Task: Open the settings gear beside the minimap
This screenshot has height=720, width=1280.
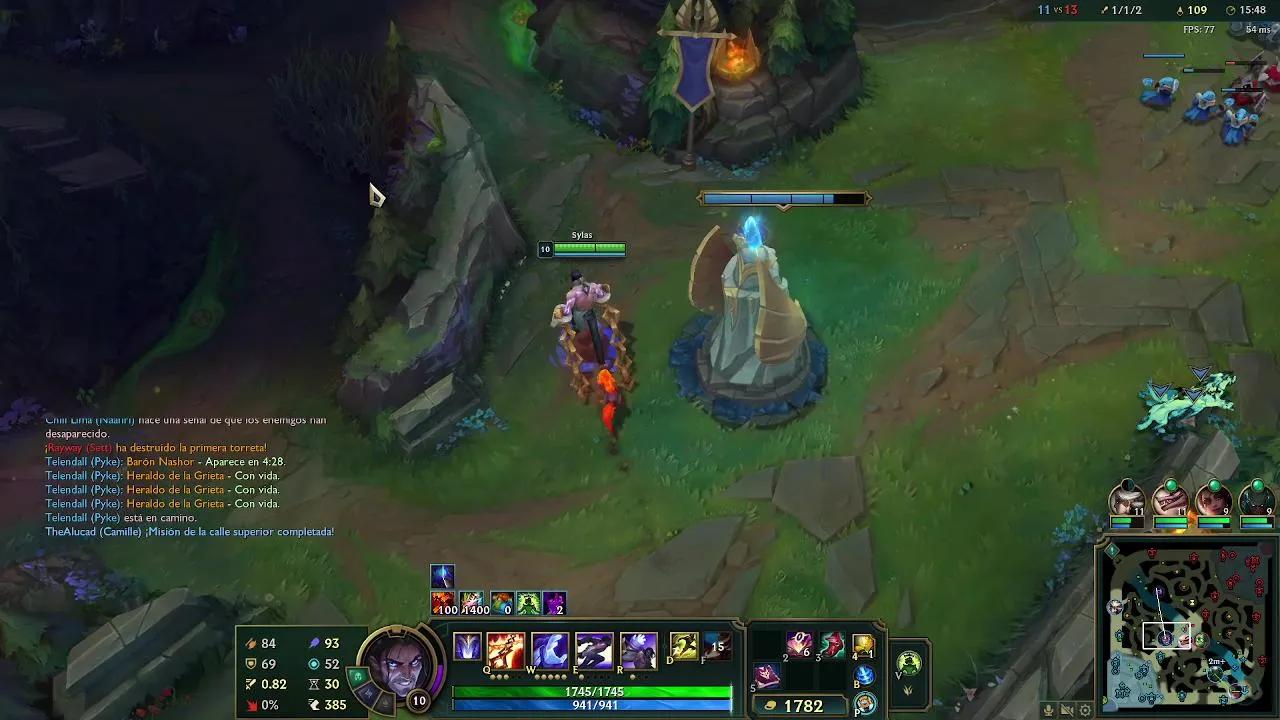Action: pos(1085,711)
